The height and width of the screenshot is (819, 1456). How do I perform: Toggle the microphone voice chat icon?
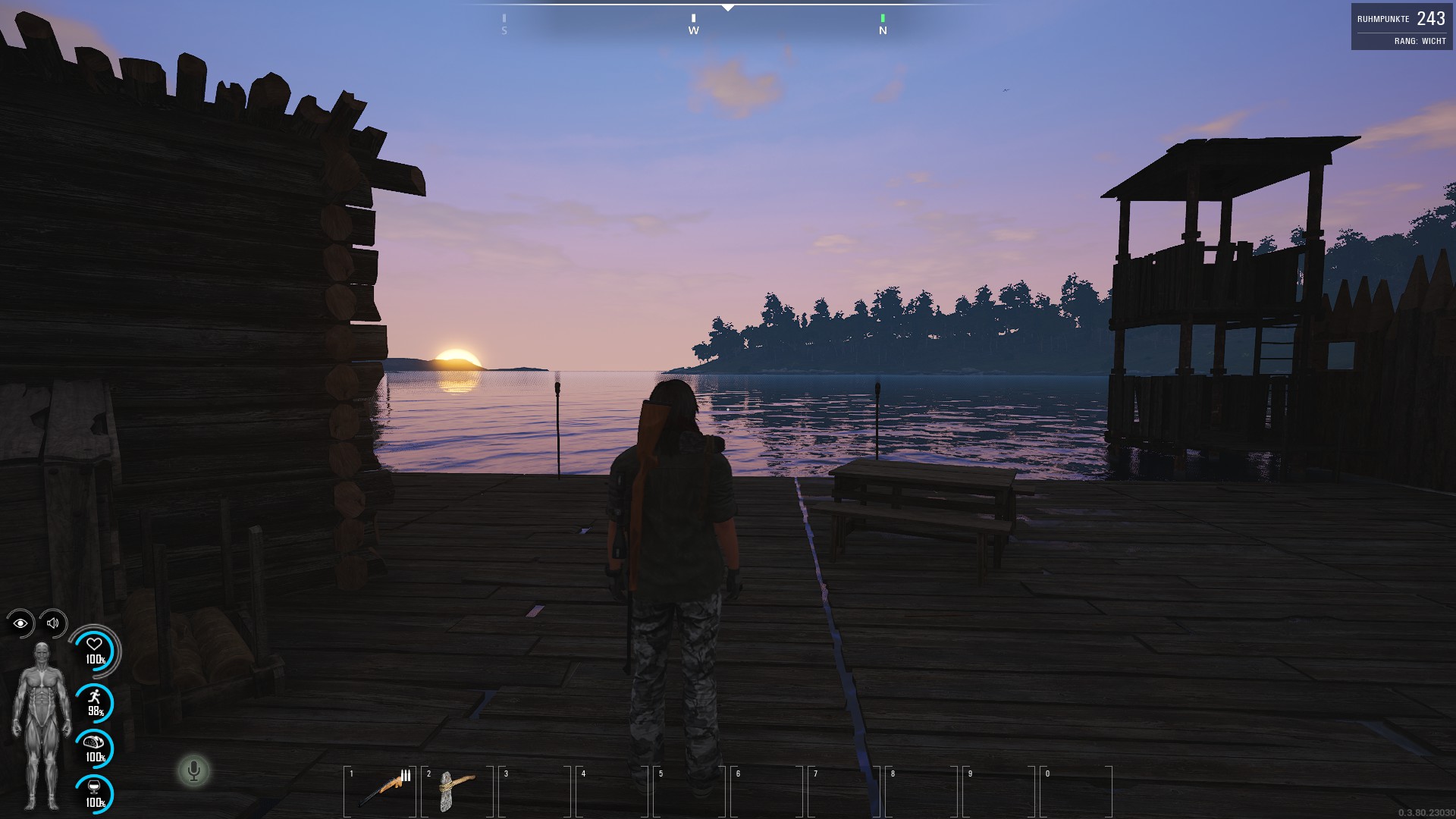click(x=193, y=771)
